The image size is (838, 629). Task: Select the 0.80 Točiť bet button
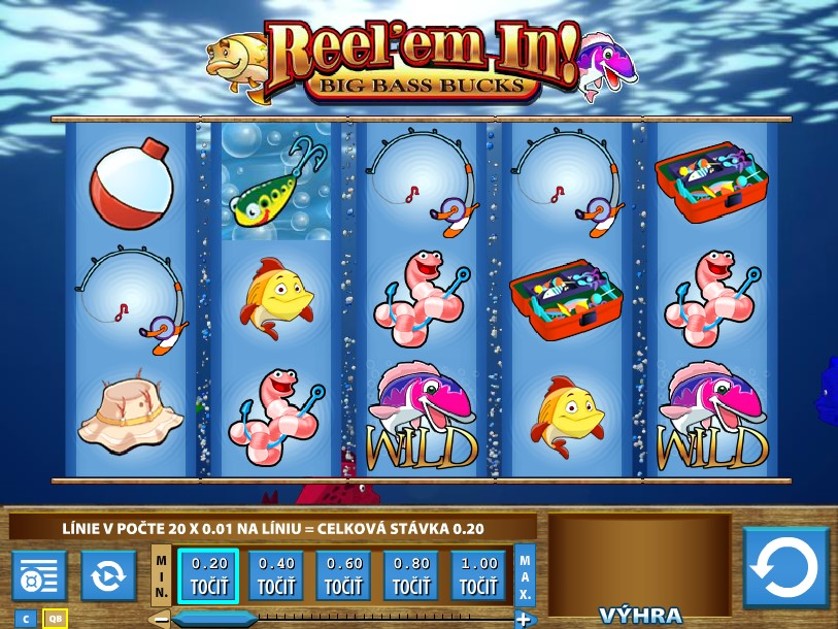[411, 575]
